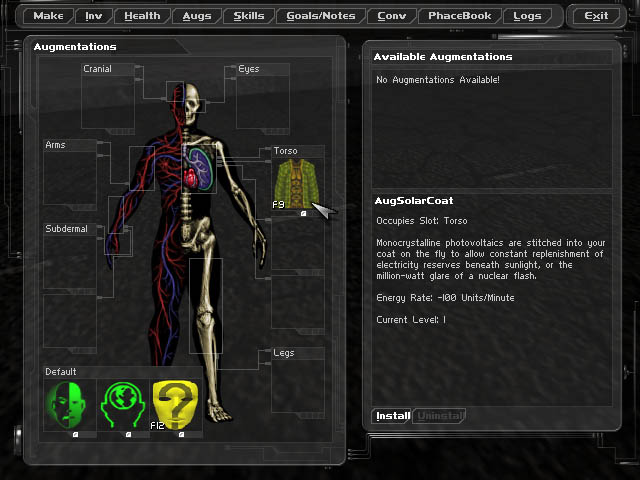Choose the green globe head augmentation
The image size is (640, 480).
coord(124,406)
